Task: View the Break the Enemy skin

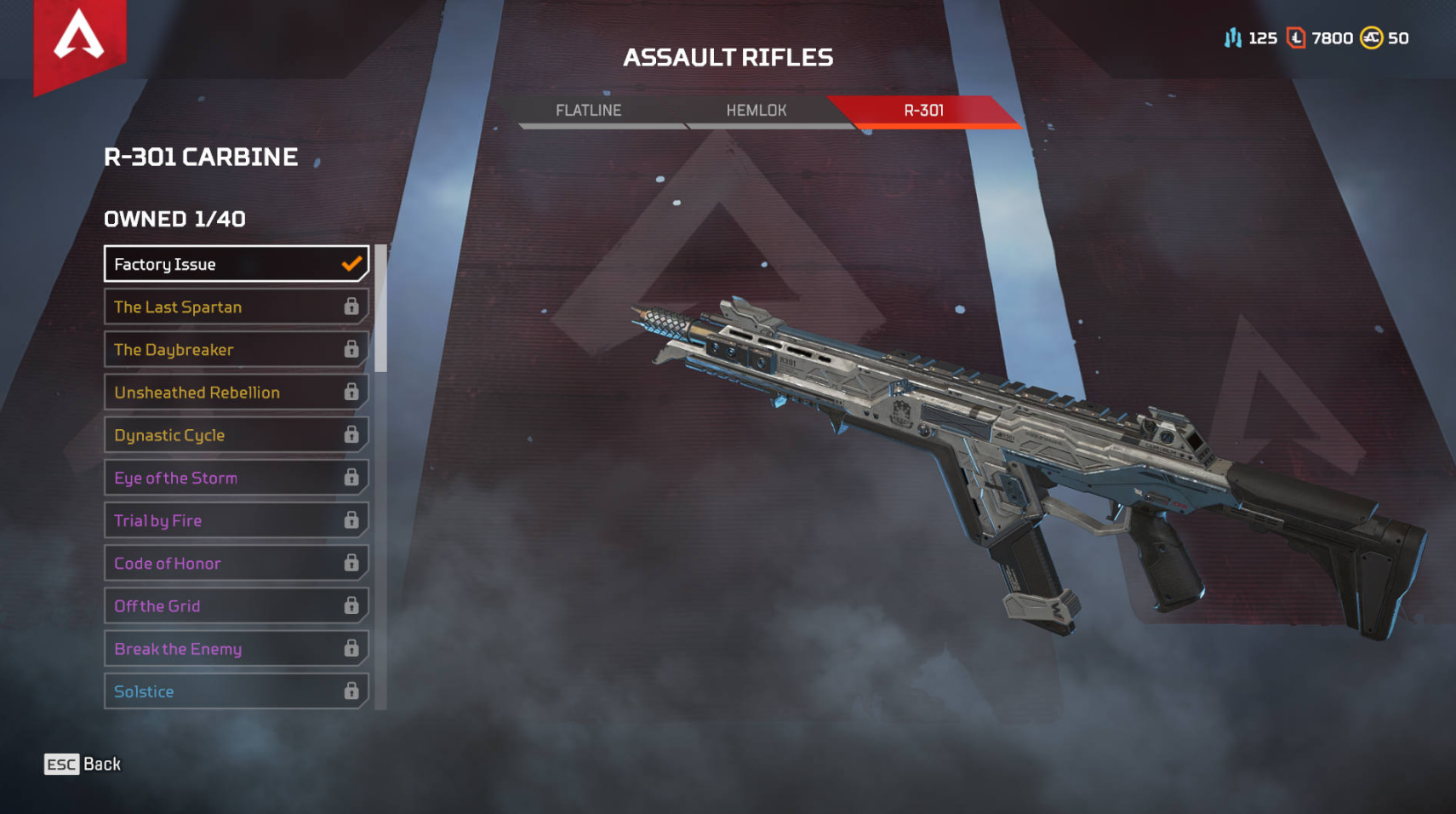Action: pos(236,649)
